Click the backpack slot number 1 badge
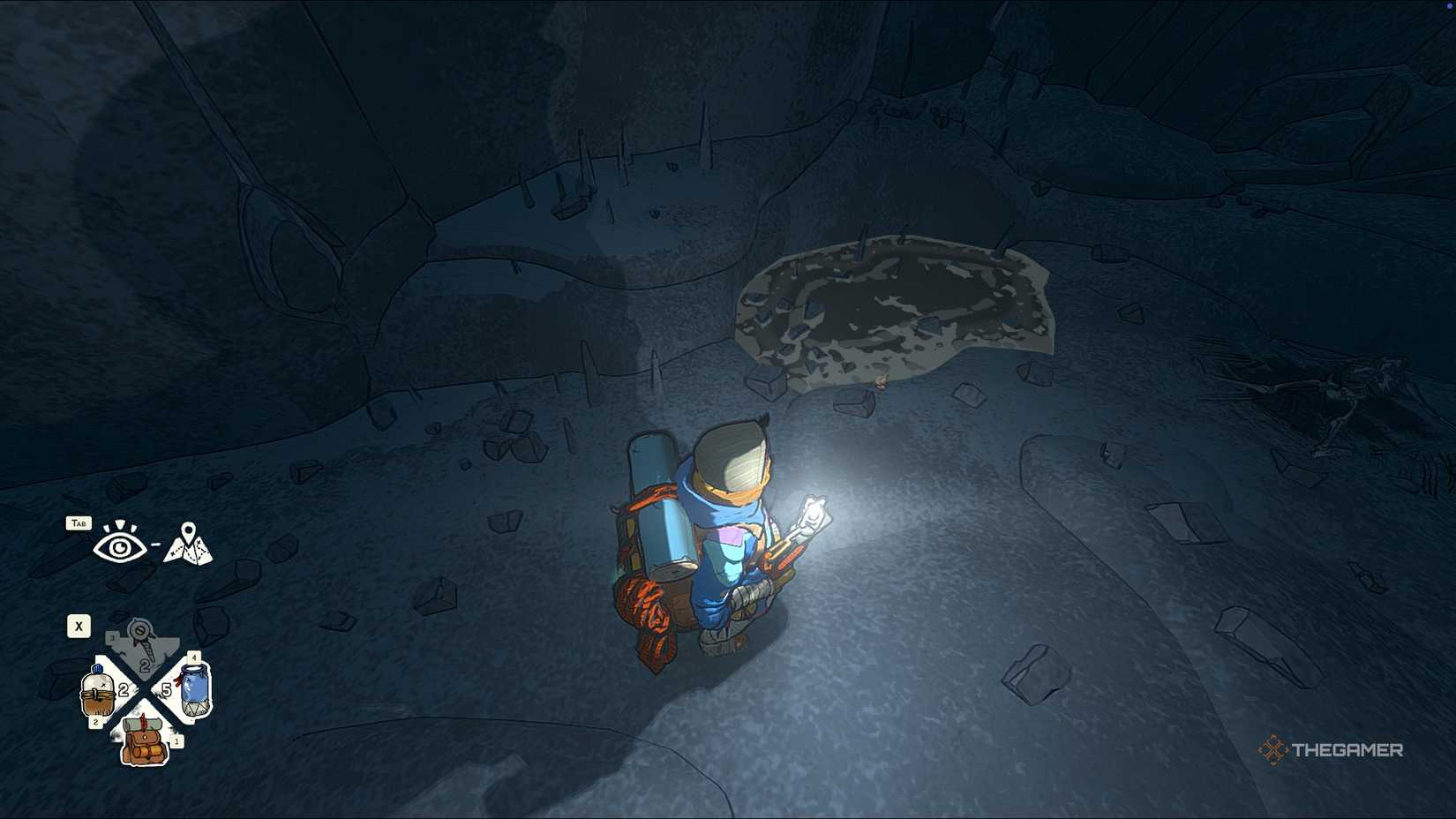 pyautogui.click(x=176, y=741)
